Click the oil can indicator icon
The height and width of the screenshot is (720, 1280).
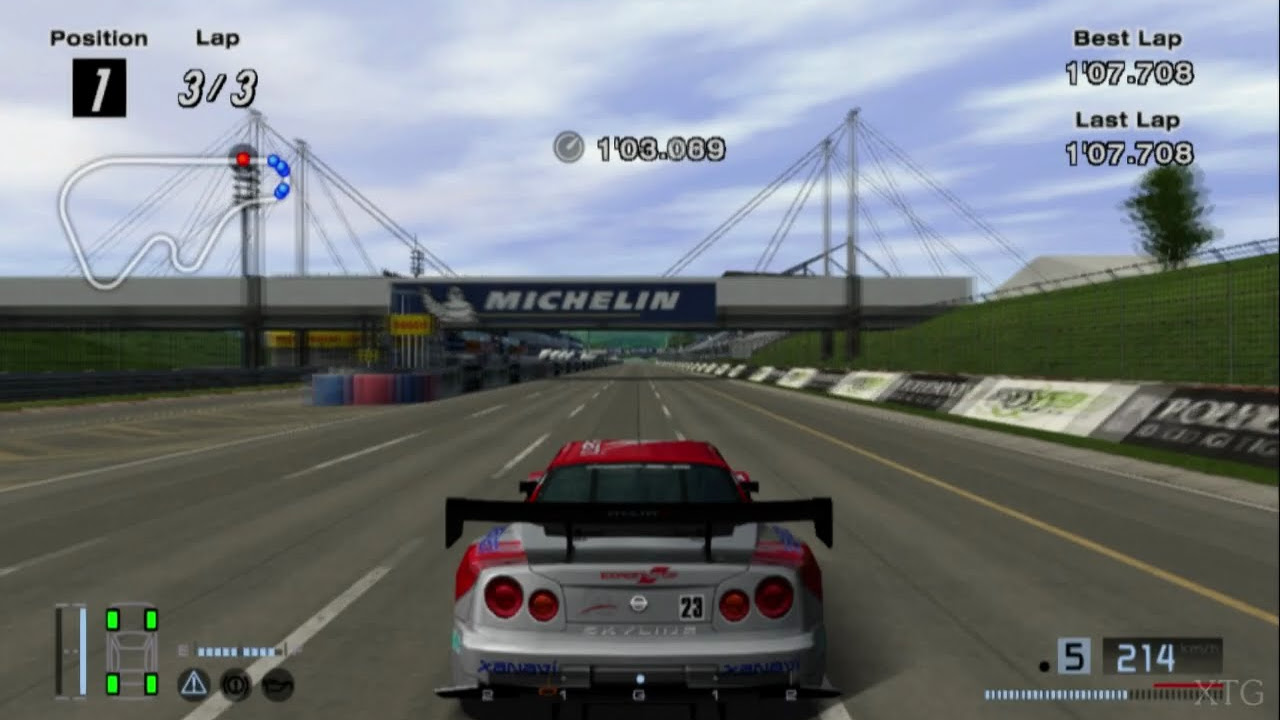pyautogui.click(x=278, y=684)
